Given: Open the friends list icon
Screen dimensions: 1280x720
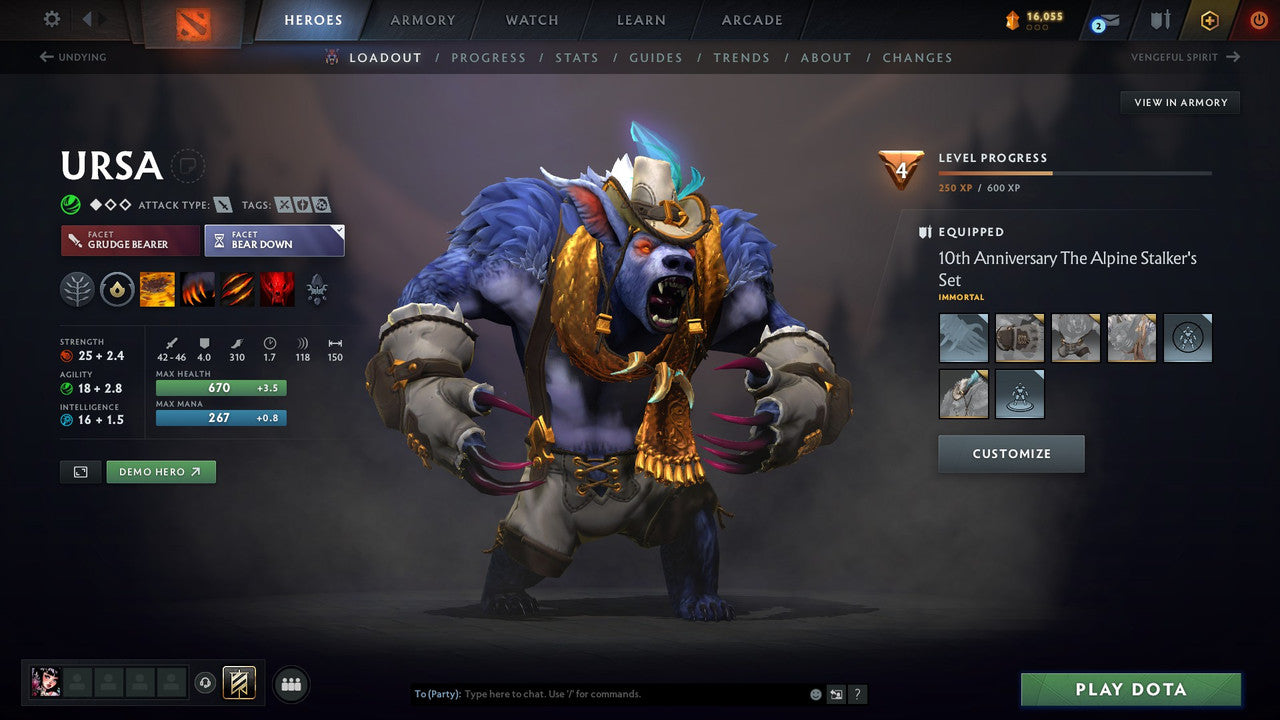Looking at the screenshot, I should point(290,684).
